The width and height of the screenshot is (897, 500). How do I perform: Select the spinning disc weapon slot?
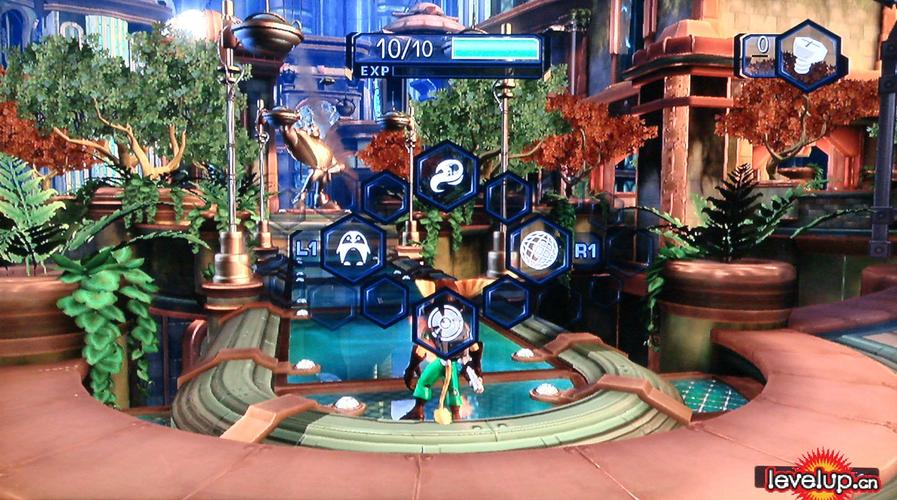tap(445, 322)
